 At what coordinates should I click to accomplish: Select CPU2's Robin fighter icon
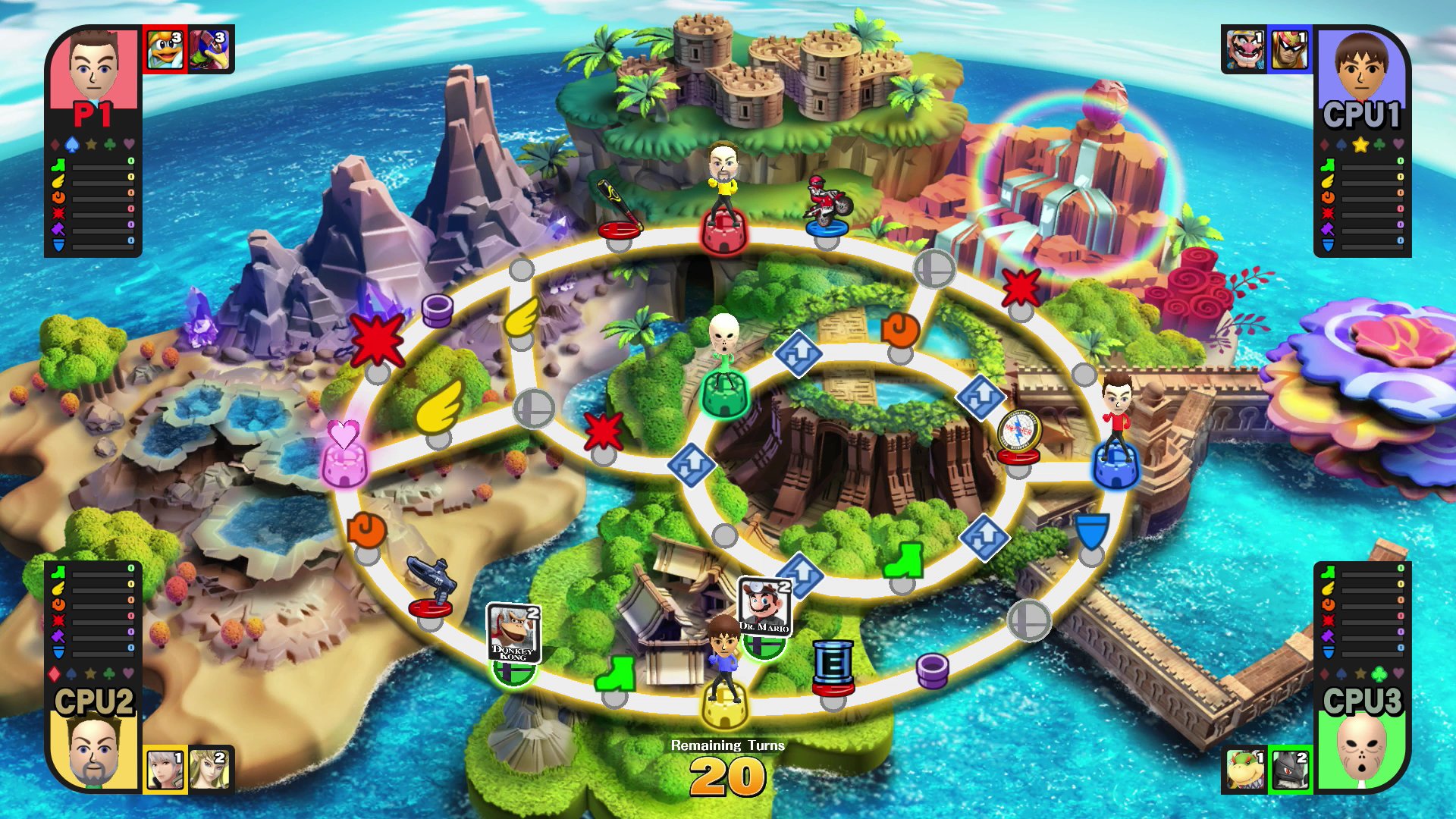165,770
